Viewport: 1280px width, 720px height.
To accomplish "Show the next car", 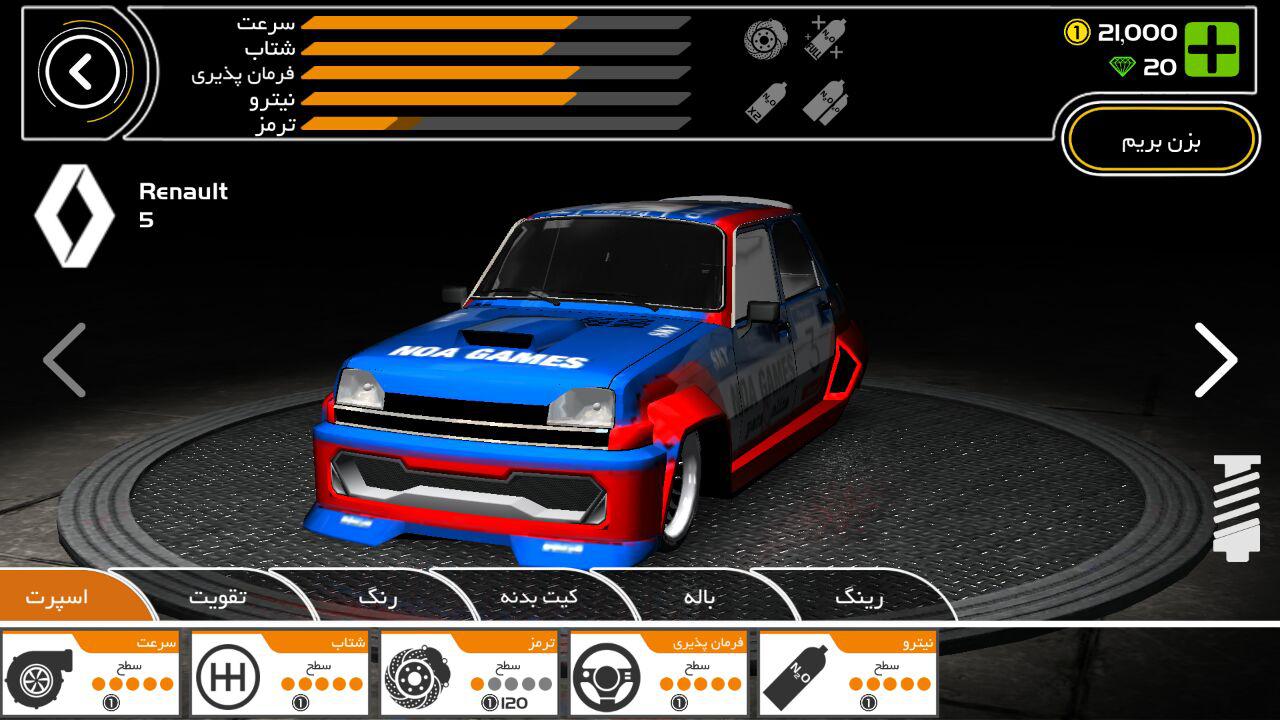I will [1215, 360].
